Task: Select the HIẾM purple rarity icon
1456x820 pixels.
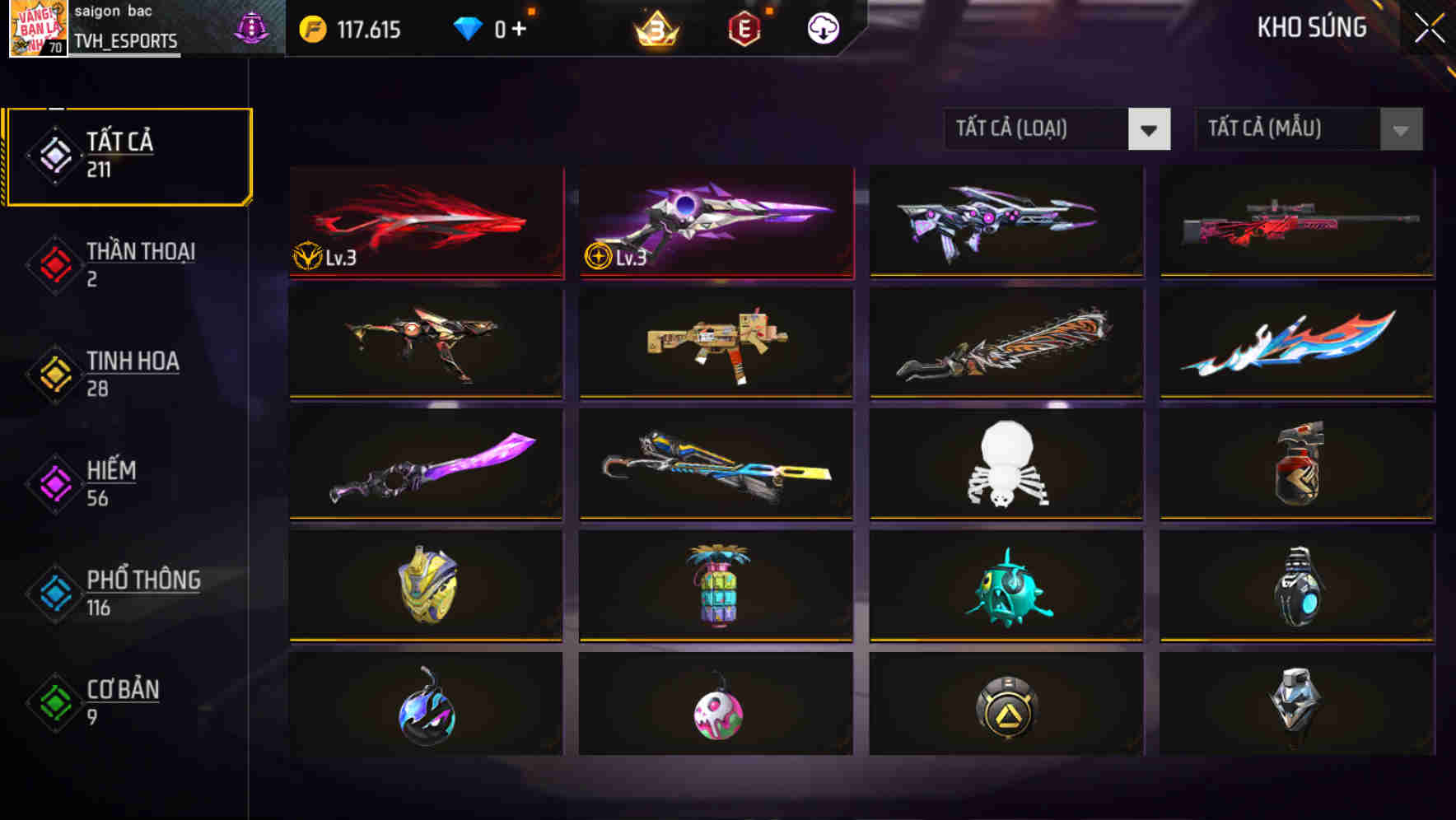Action: (x=49, y=482)
